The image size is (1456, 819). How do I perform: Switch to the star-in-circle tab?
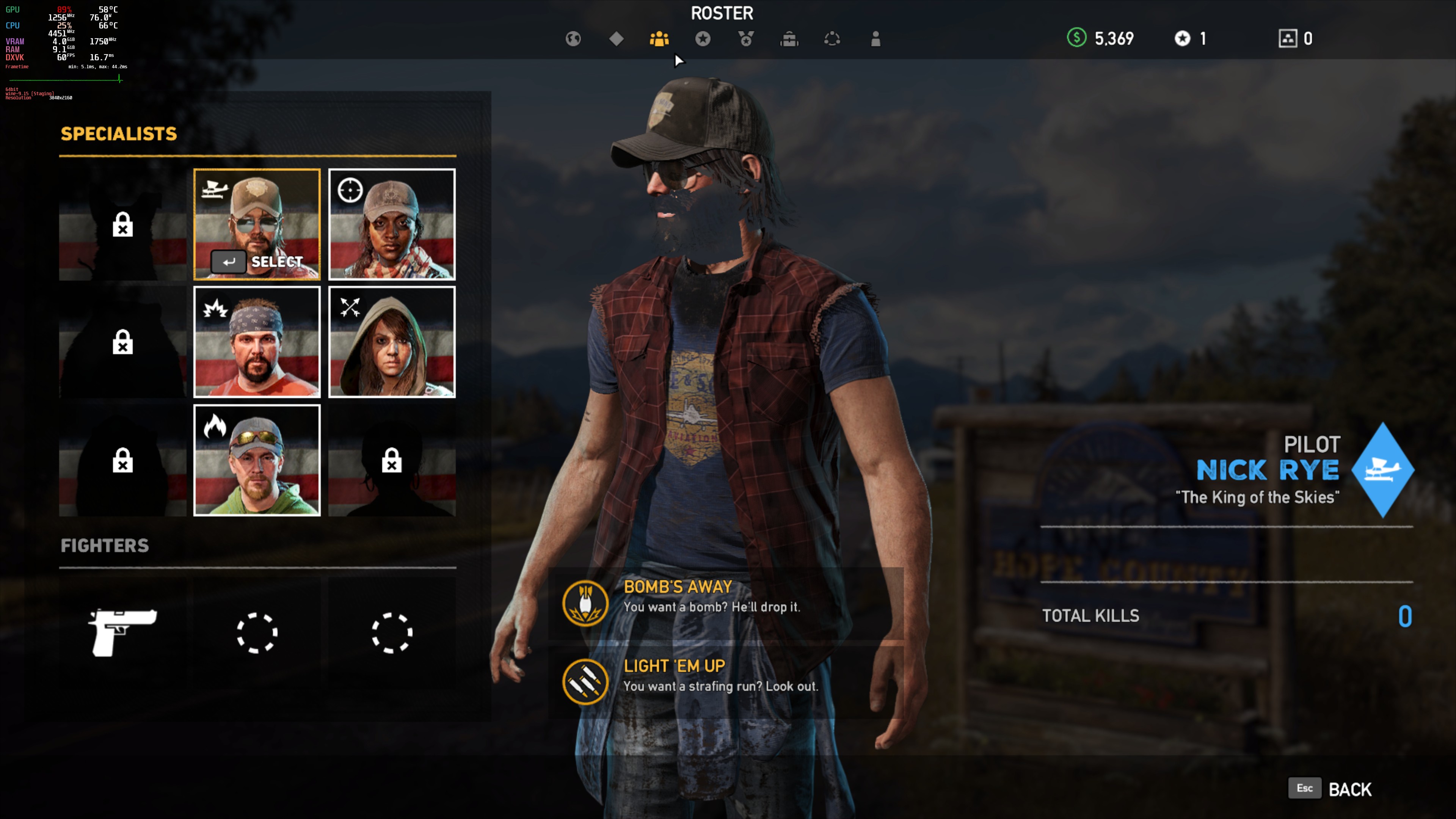[703, 38]
